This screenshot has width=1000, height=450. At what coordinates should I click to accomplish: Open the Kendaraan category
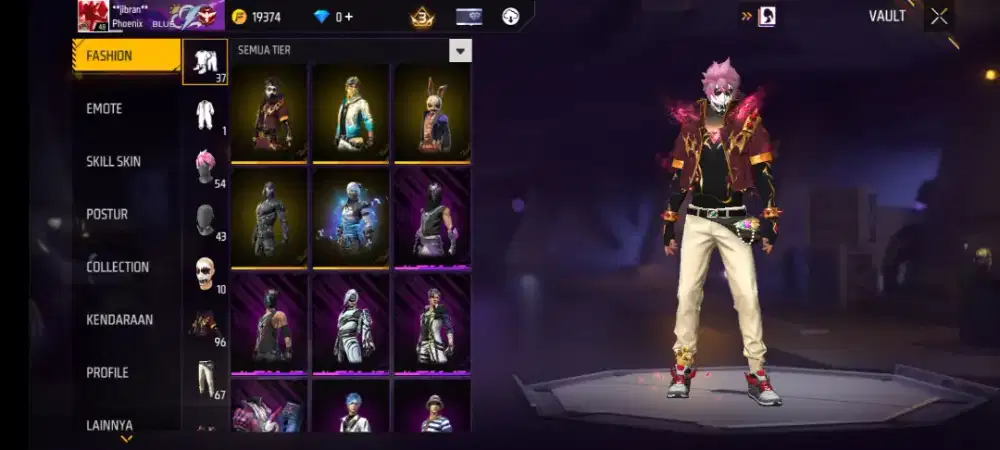[119, 320]
